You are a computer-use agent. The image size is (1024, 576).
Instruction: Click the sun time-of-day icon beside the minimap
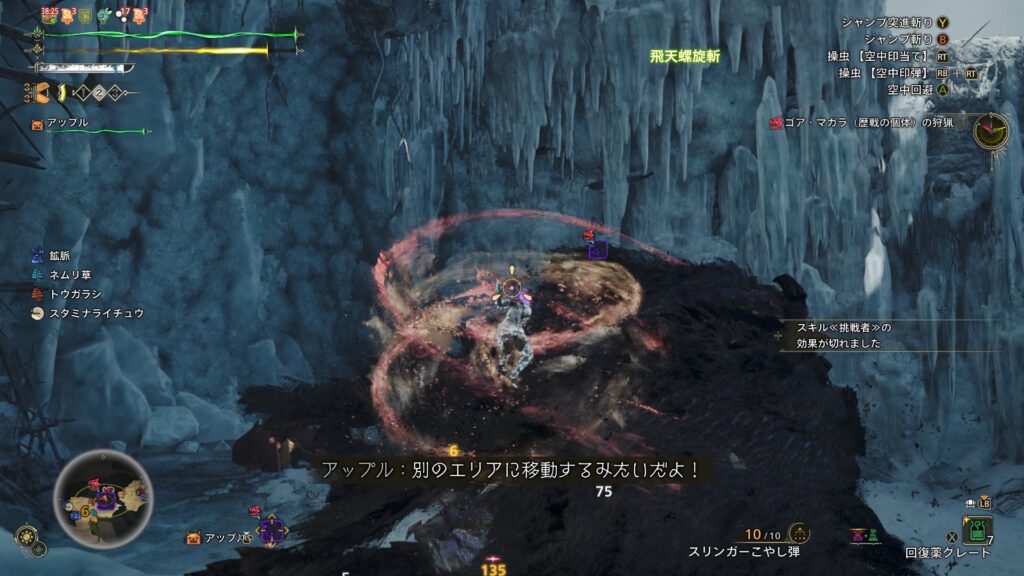pyautogui.click(x=27, y=536)
